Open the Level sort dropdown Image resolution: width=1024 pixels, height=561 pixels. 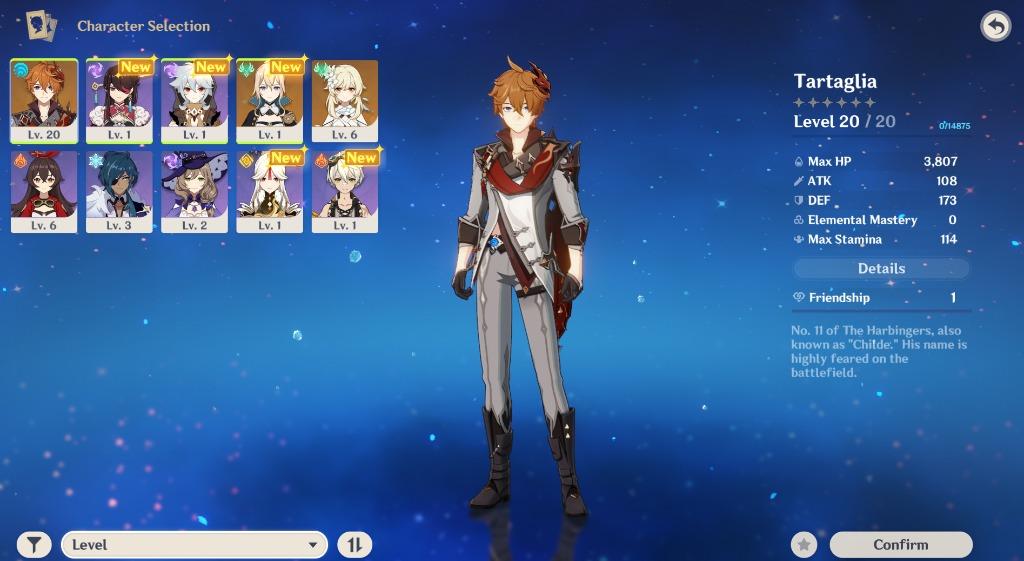pos(194,545)
